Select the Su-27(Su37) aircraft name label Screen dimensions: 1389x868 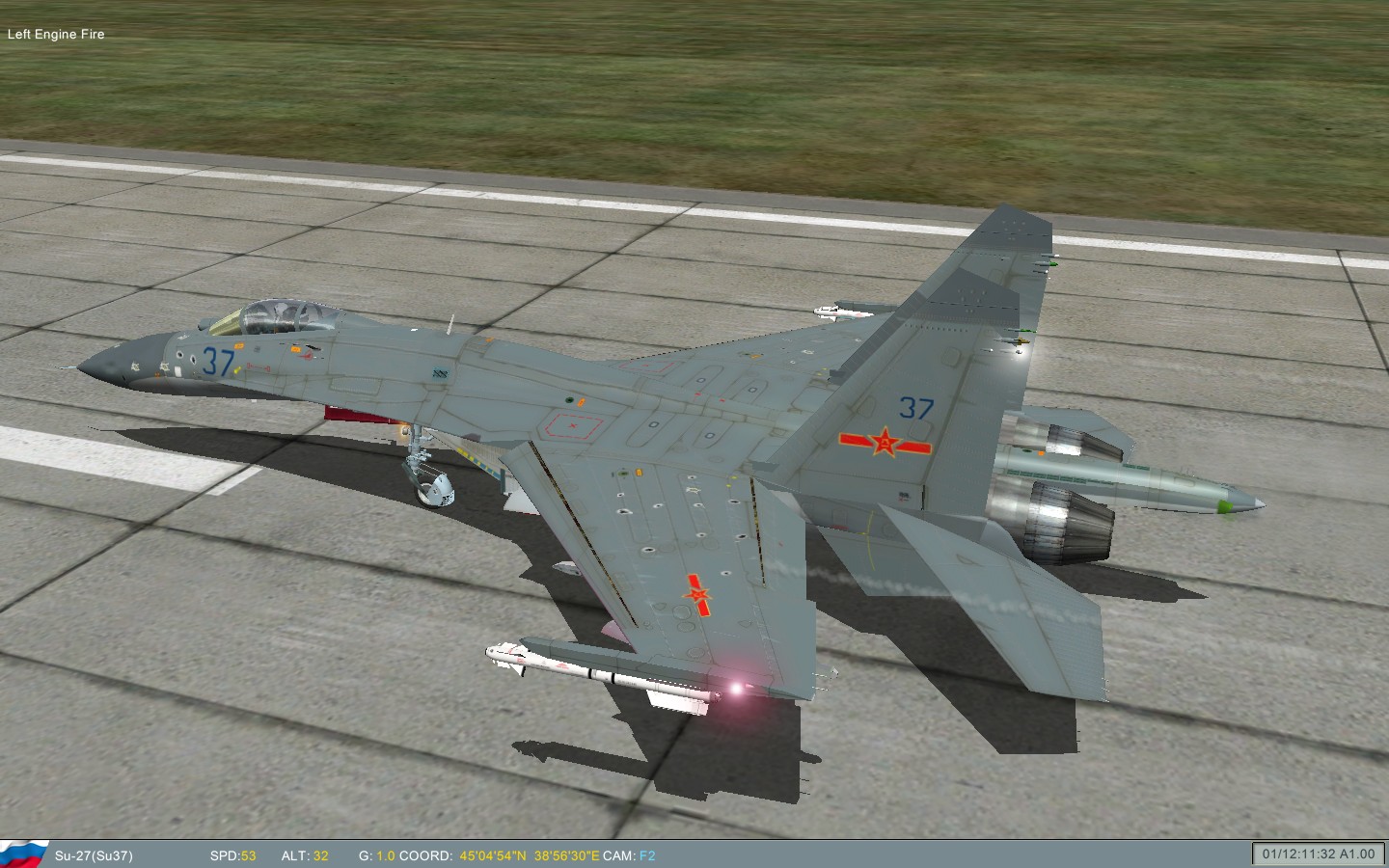[95, 854]
